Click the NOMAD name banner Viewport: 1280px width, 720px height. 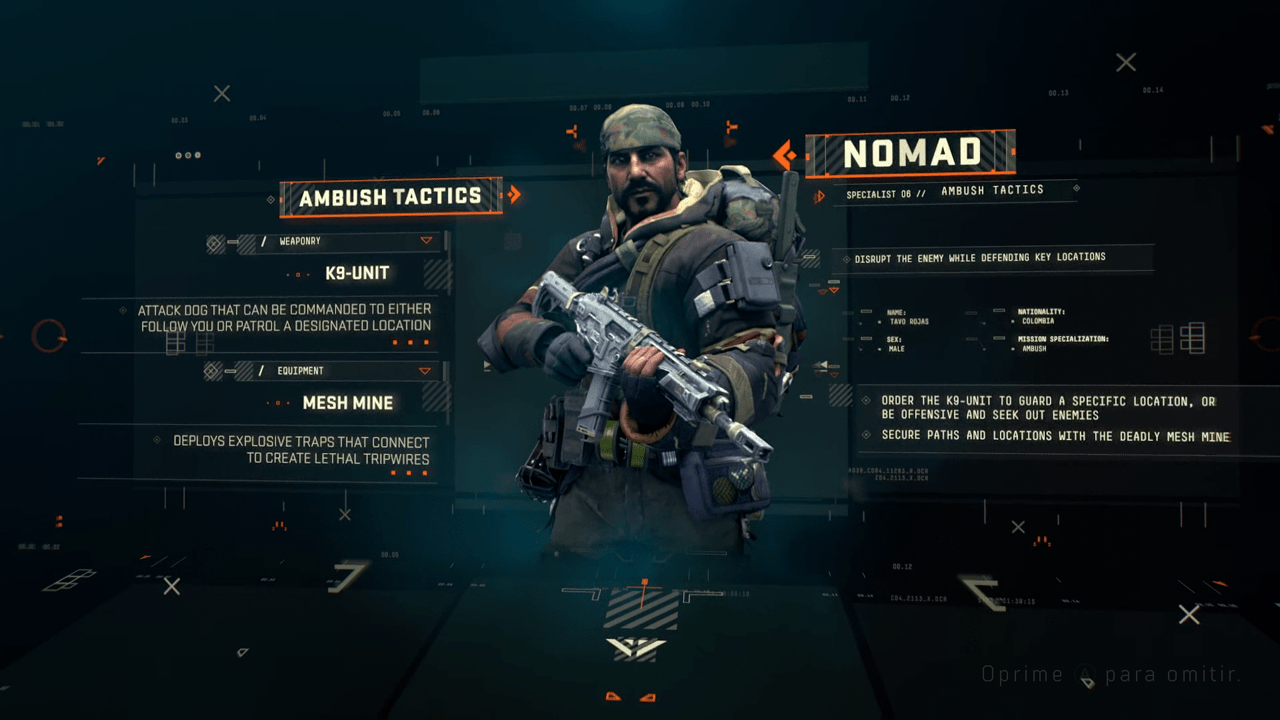[x=912, y=152]
